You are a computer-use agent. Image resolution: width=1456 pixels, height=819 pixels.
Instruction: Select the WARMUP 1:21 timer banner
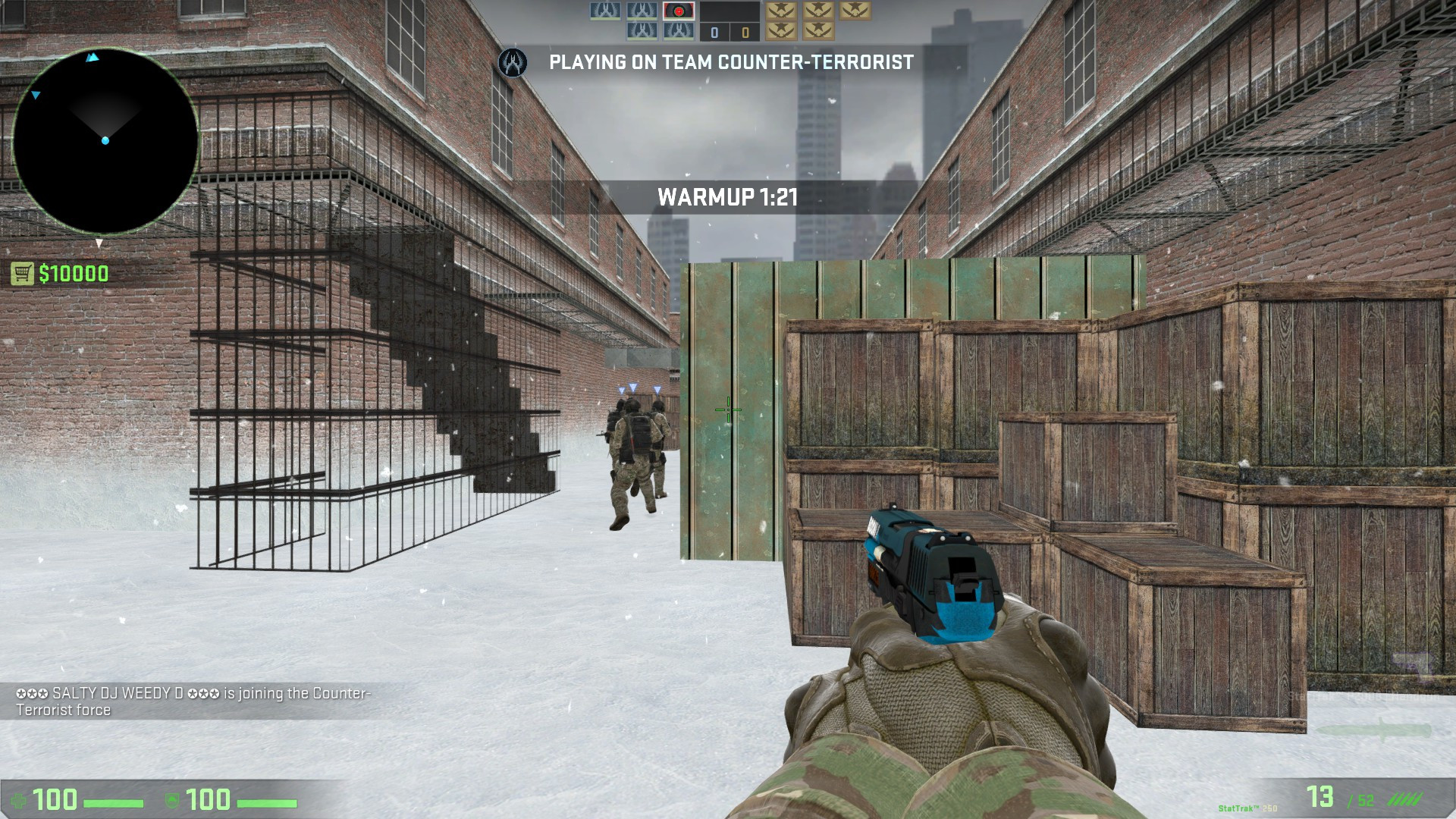(728, 197)
